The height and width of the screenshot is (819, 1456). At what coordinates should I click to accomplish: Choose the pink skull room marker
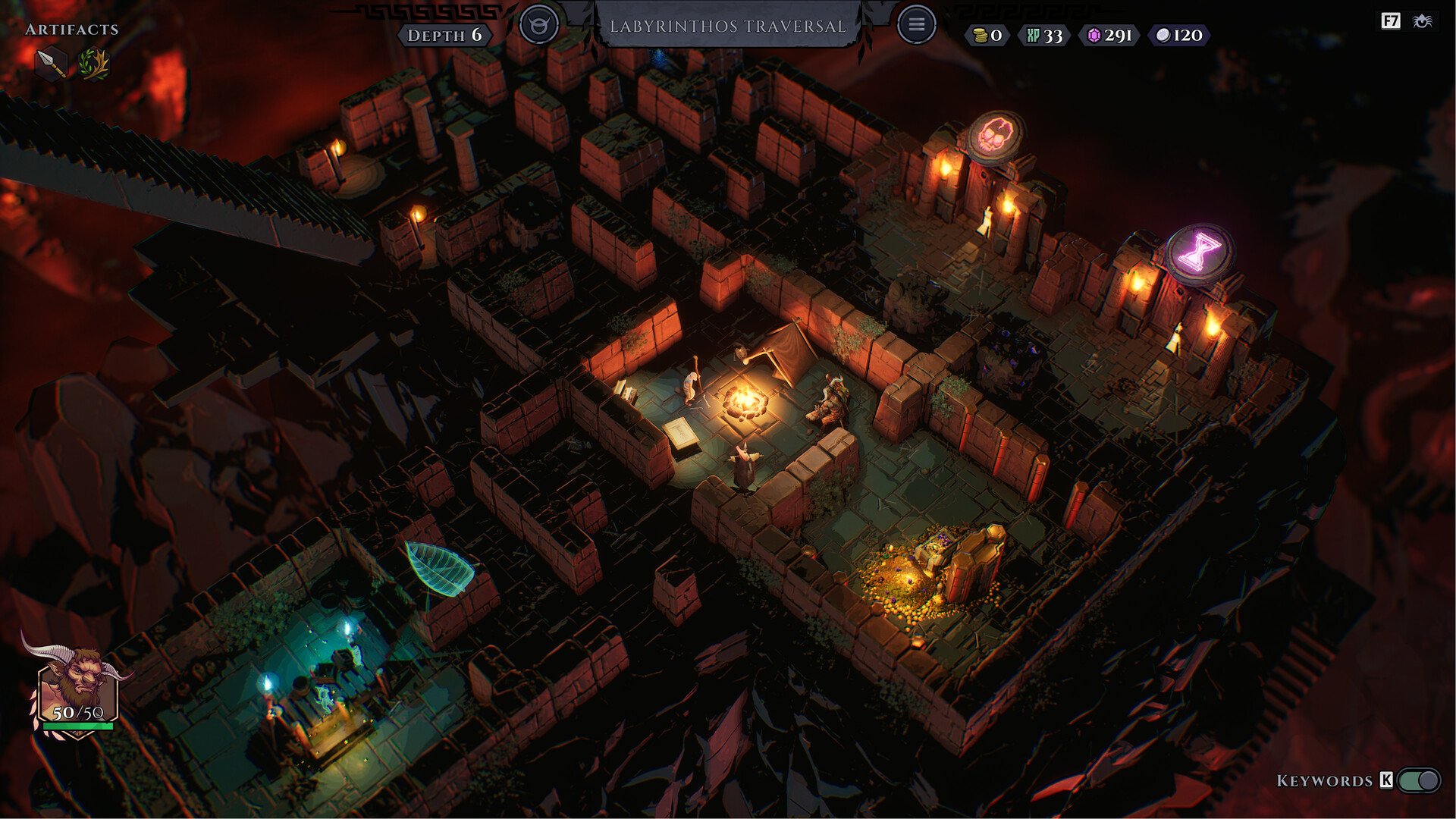(995, 136)
